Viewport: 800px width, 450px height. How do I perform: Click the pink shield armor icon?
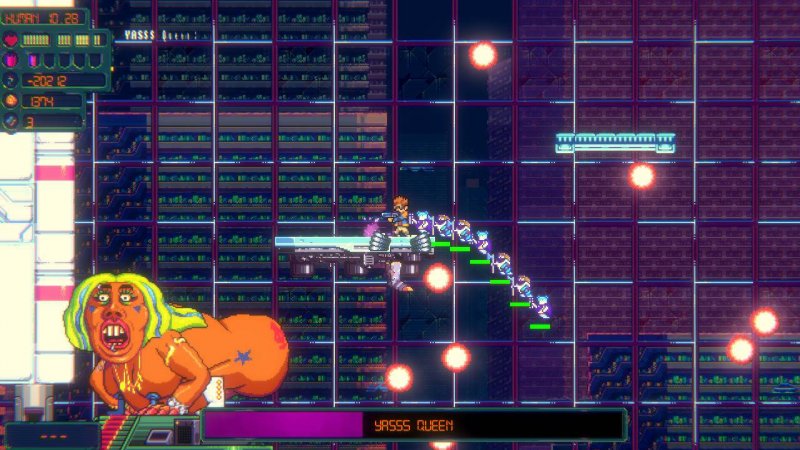pyautogui.click(x=12, y=60)
